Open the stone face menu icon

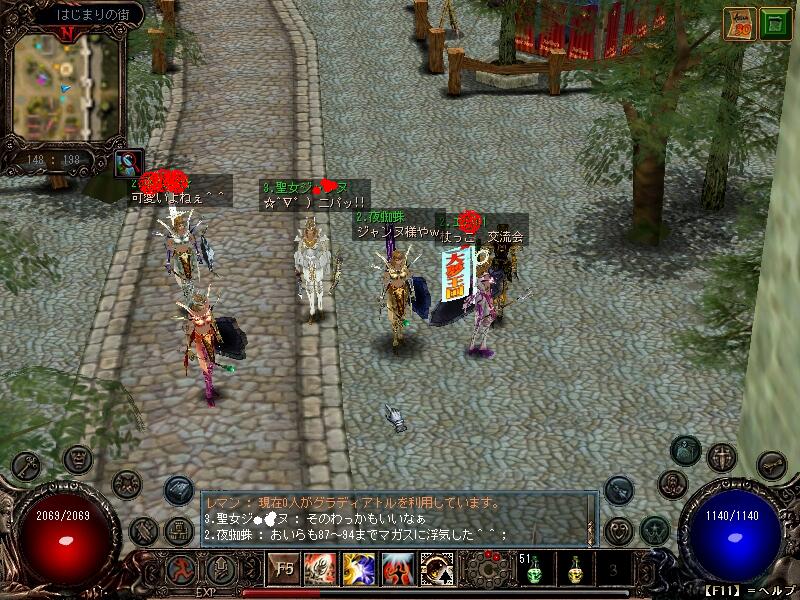78,459
